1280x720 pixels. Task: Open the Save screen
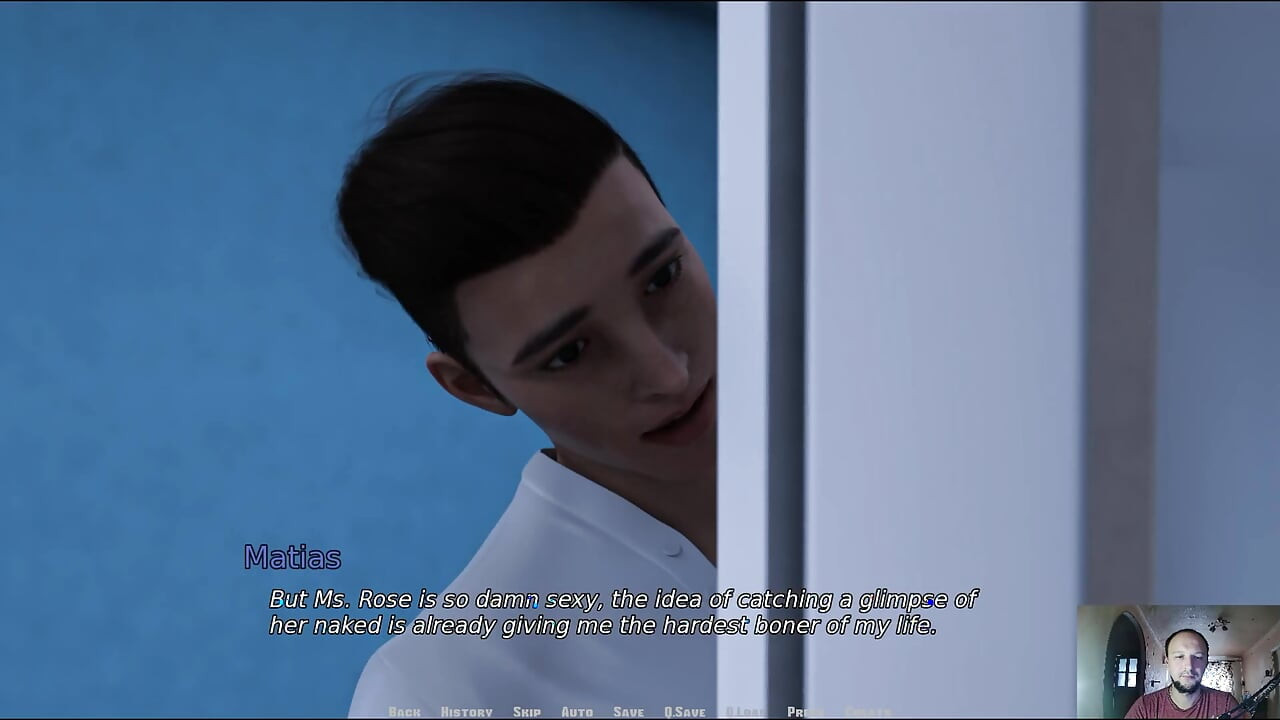coord(627,711)
